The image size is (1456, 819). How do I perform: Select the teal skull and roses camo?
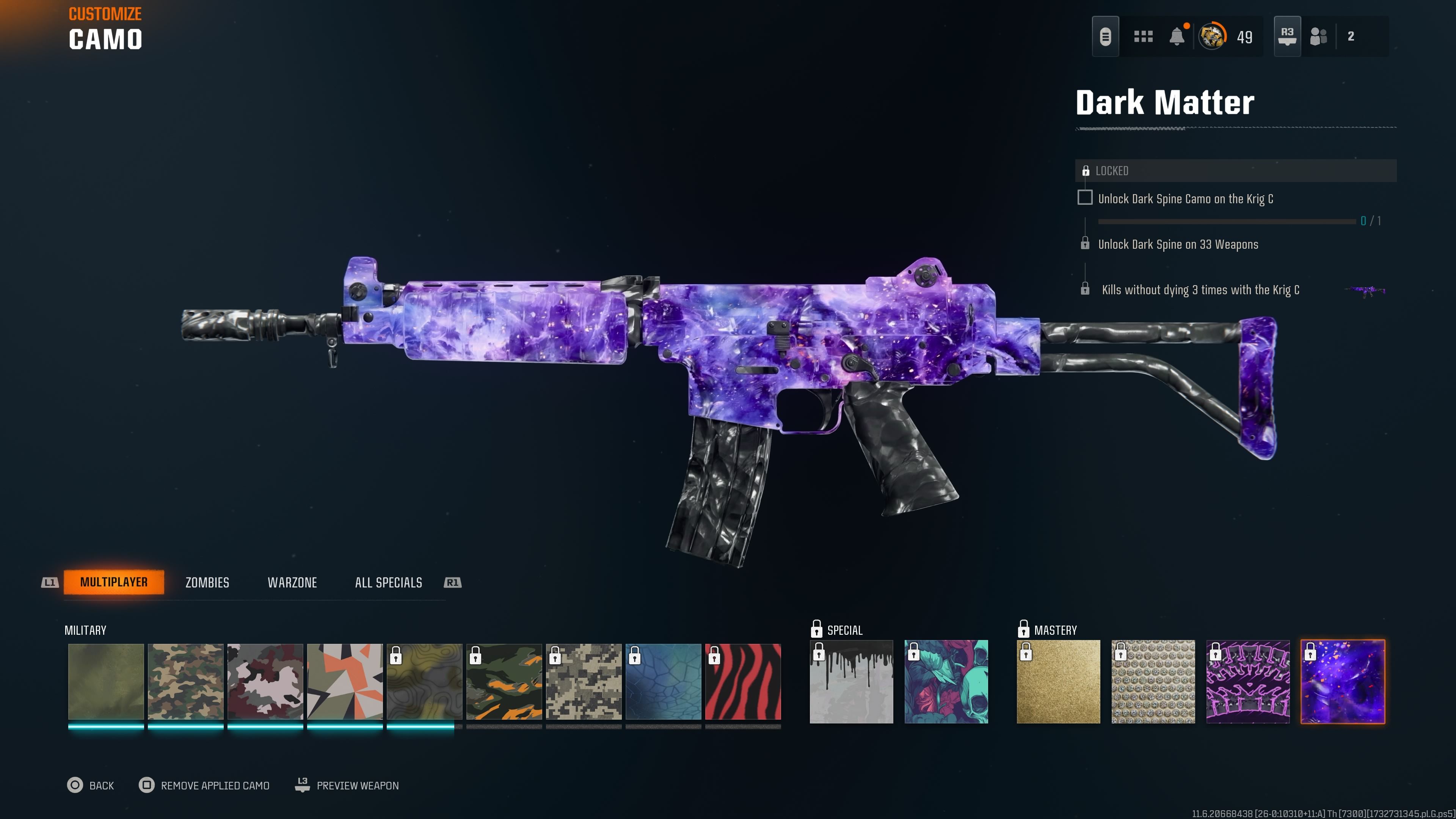coord(946,682)
